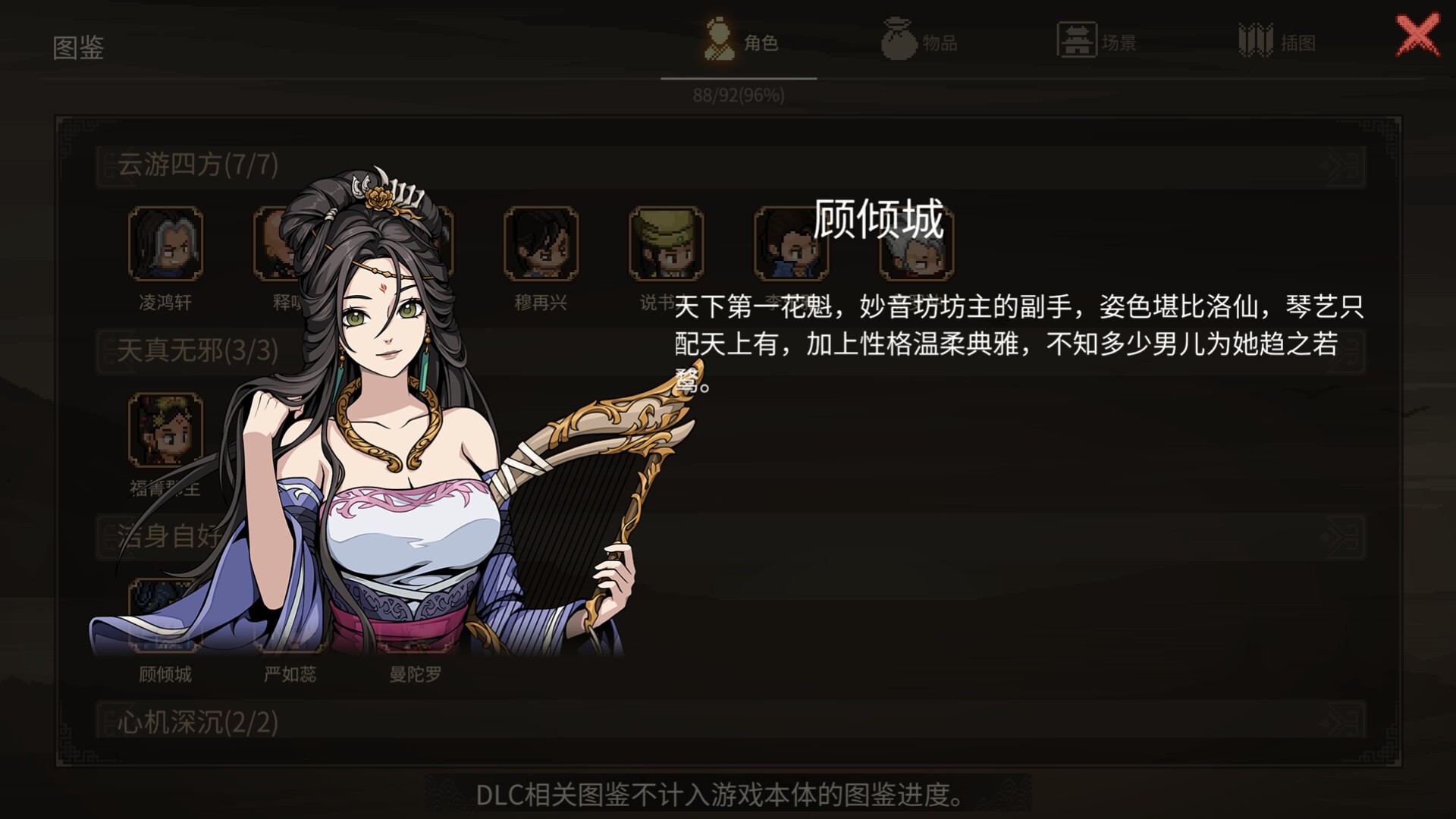
Task: Click the 场景 scene building icon
Action: point(1075,39)
